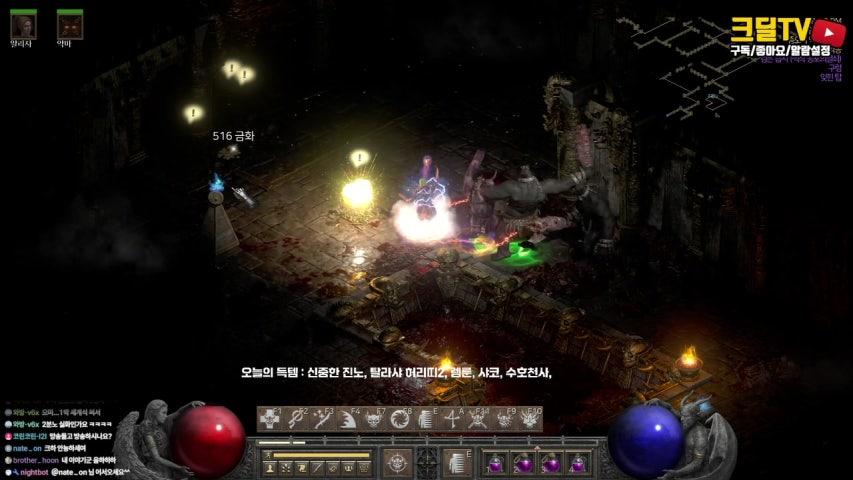The image size is (853, 480).
Task: Activate the F4 skill icon
Action: 348,419
